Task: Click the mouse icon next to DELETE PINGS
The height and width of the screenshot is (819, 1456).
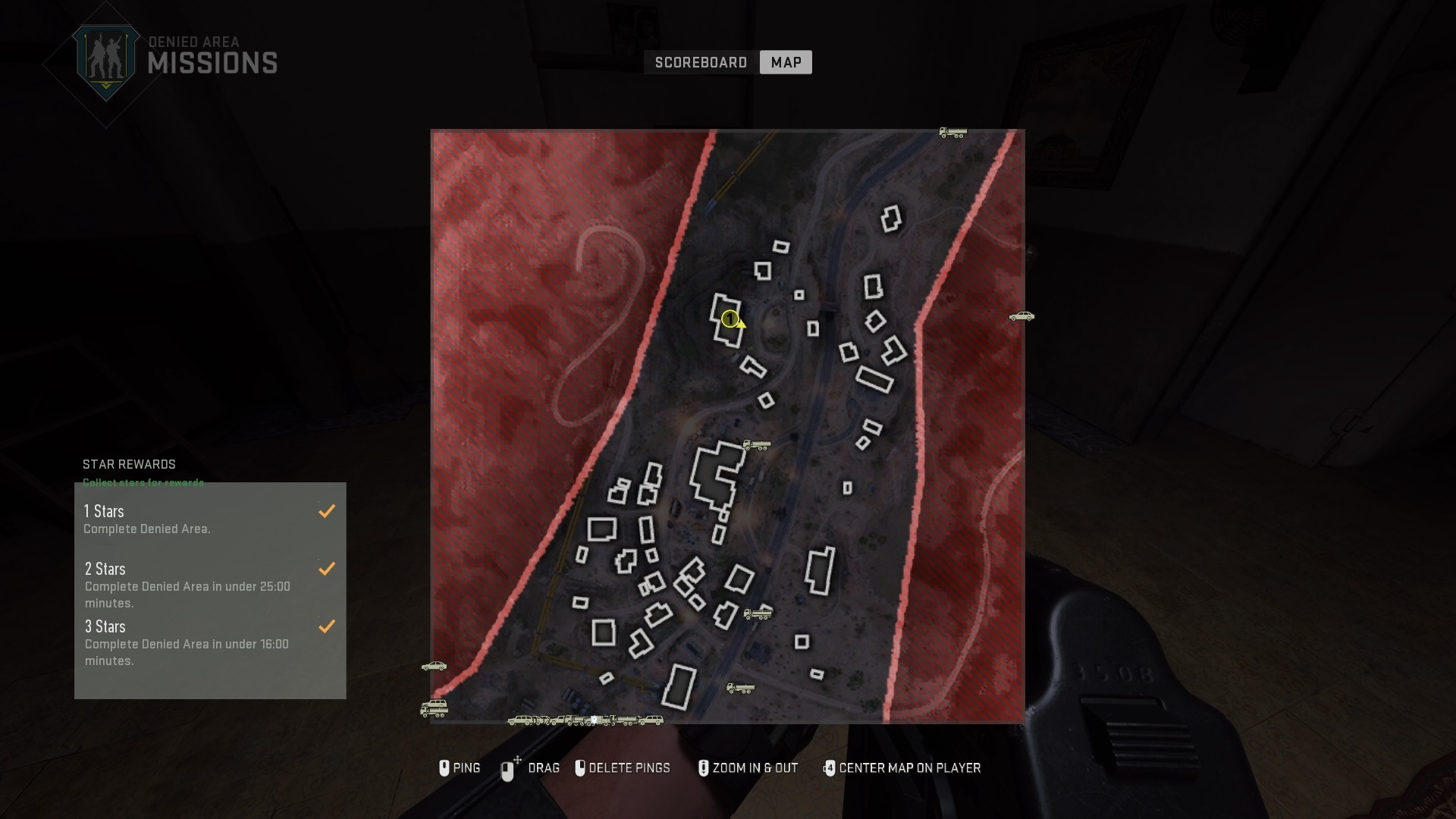Action: (580, 768)
